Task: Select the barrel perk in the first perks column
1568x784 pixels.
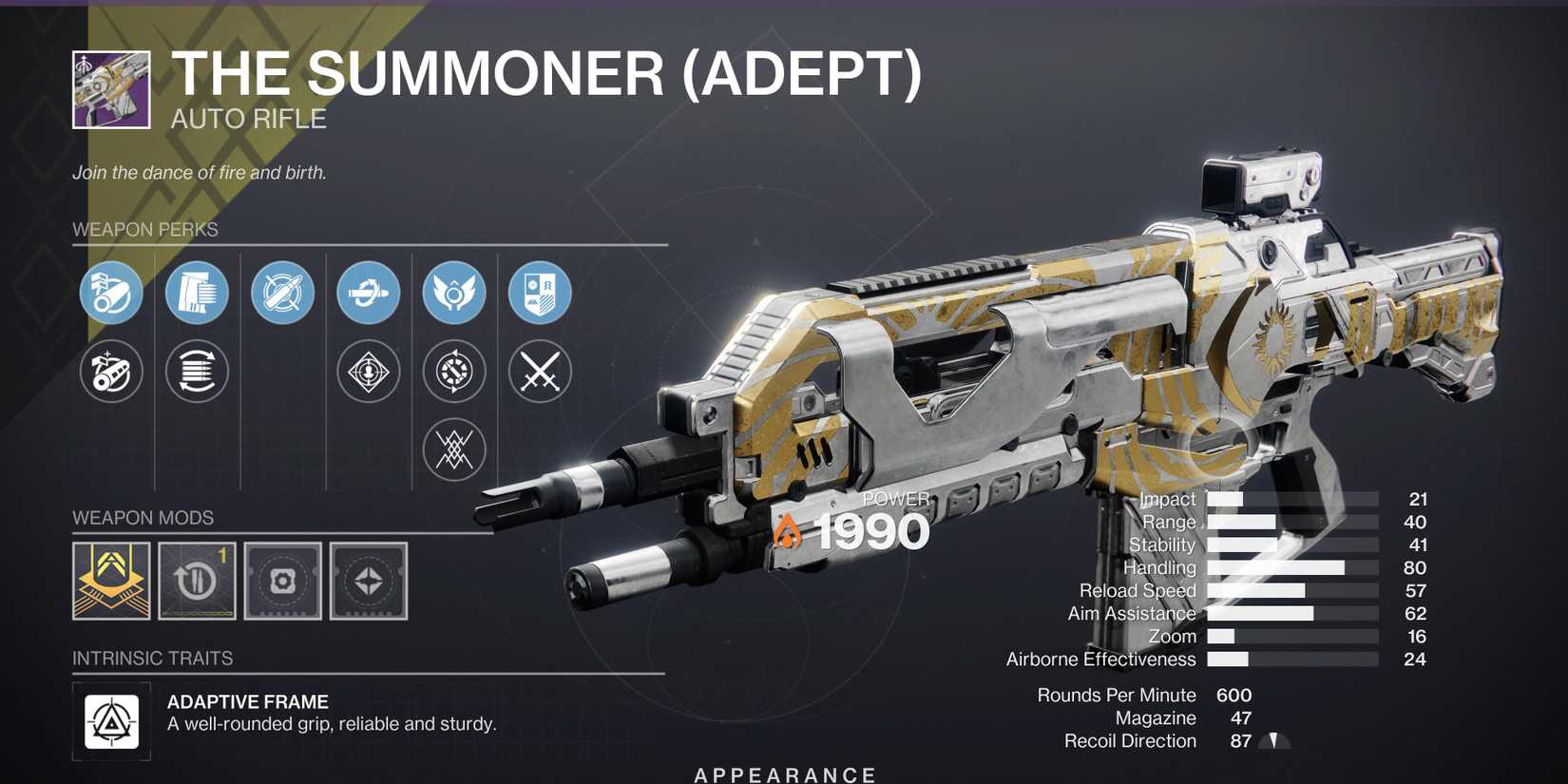Action: tap(110, 293)
